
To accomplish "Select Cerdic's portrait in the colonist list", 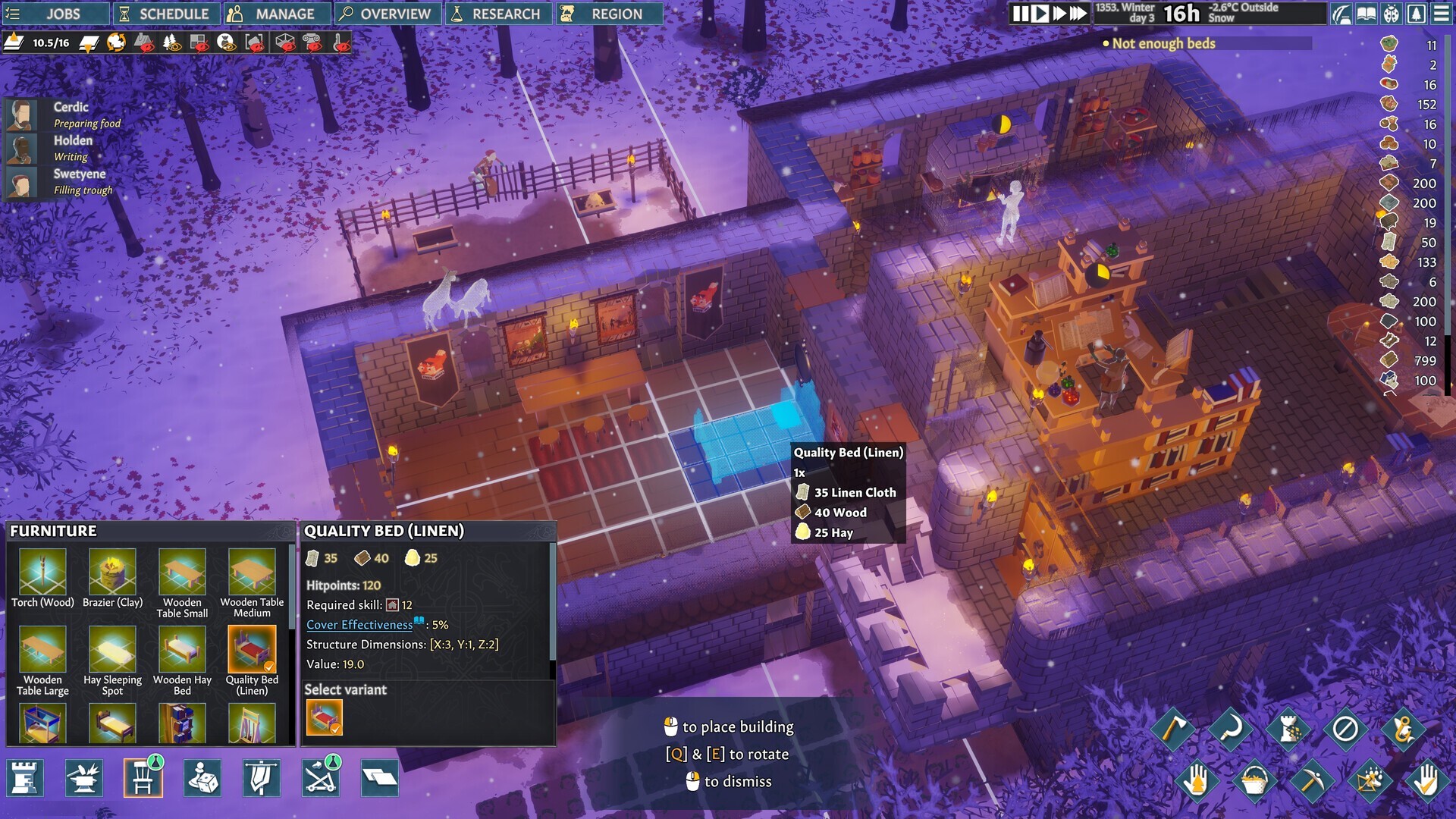I will click(23, 114).
